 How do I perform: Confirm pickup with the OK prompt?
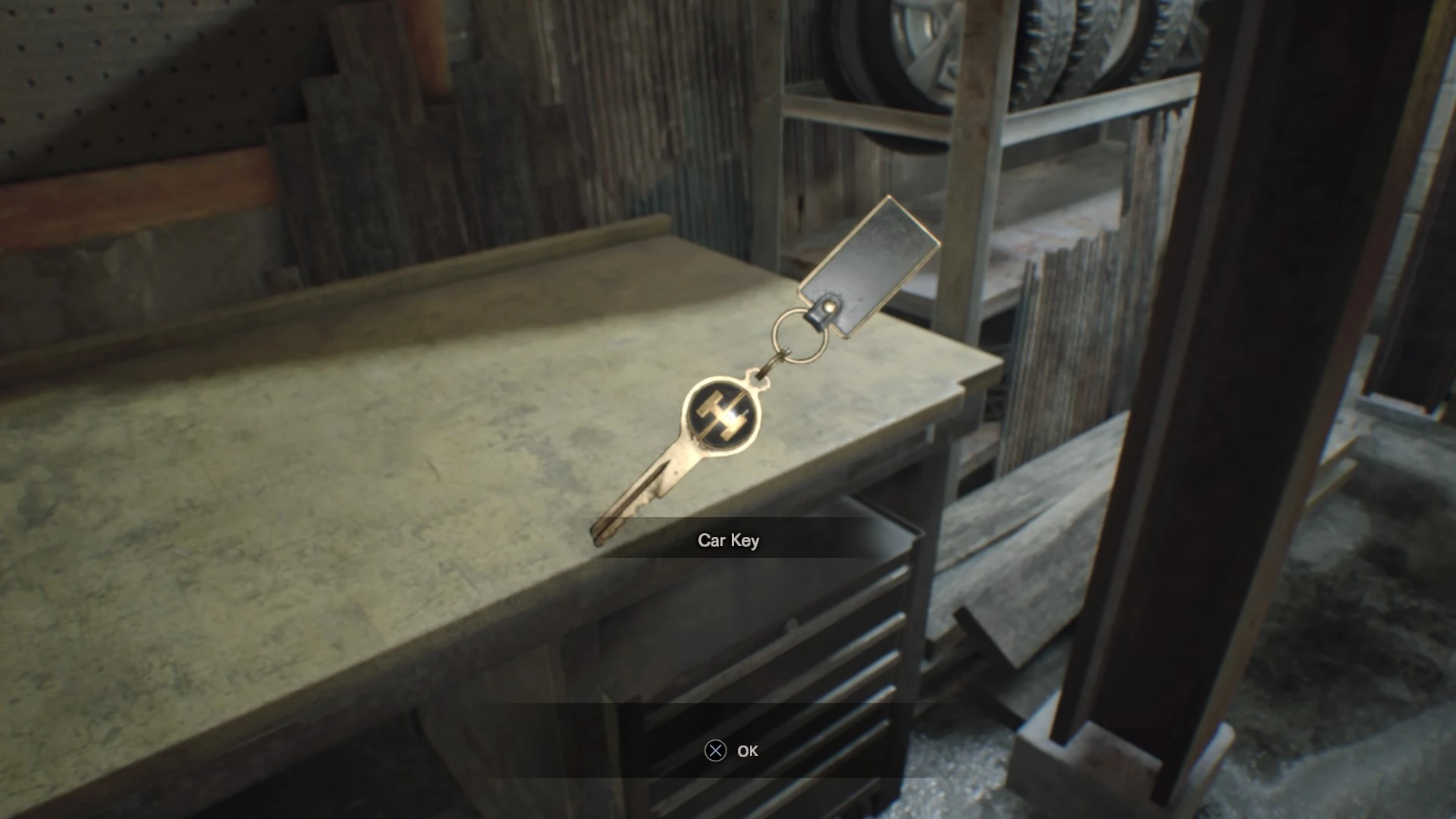coord(747,752)
